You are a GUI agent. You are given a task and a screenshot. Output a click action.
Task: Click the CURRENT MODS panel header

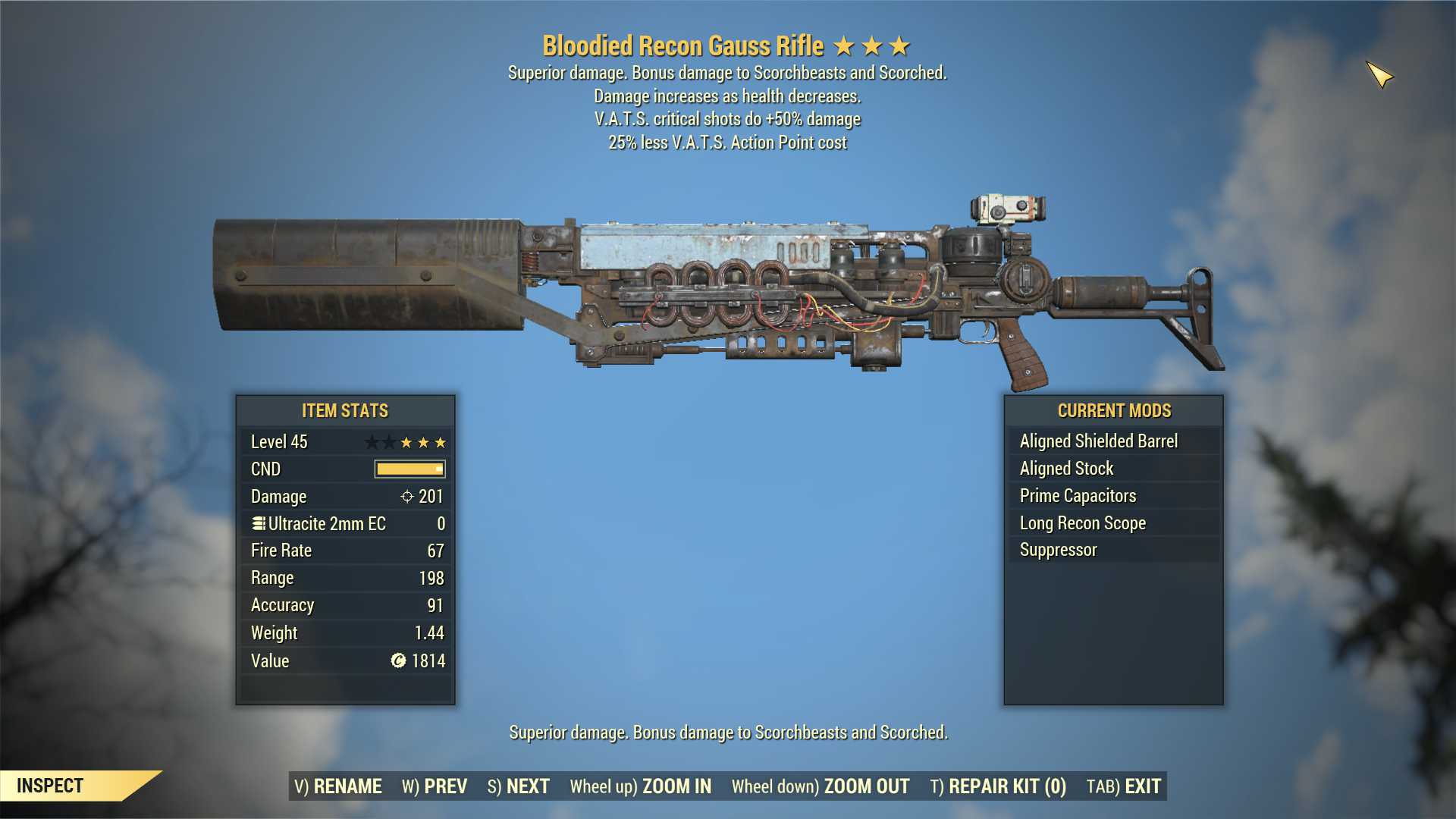coord(1112,410)
